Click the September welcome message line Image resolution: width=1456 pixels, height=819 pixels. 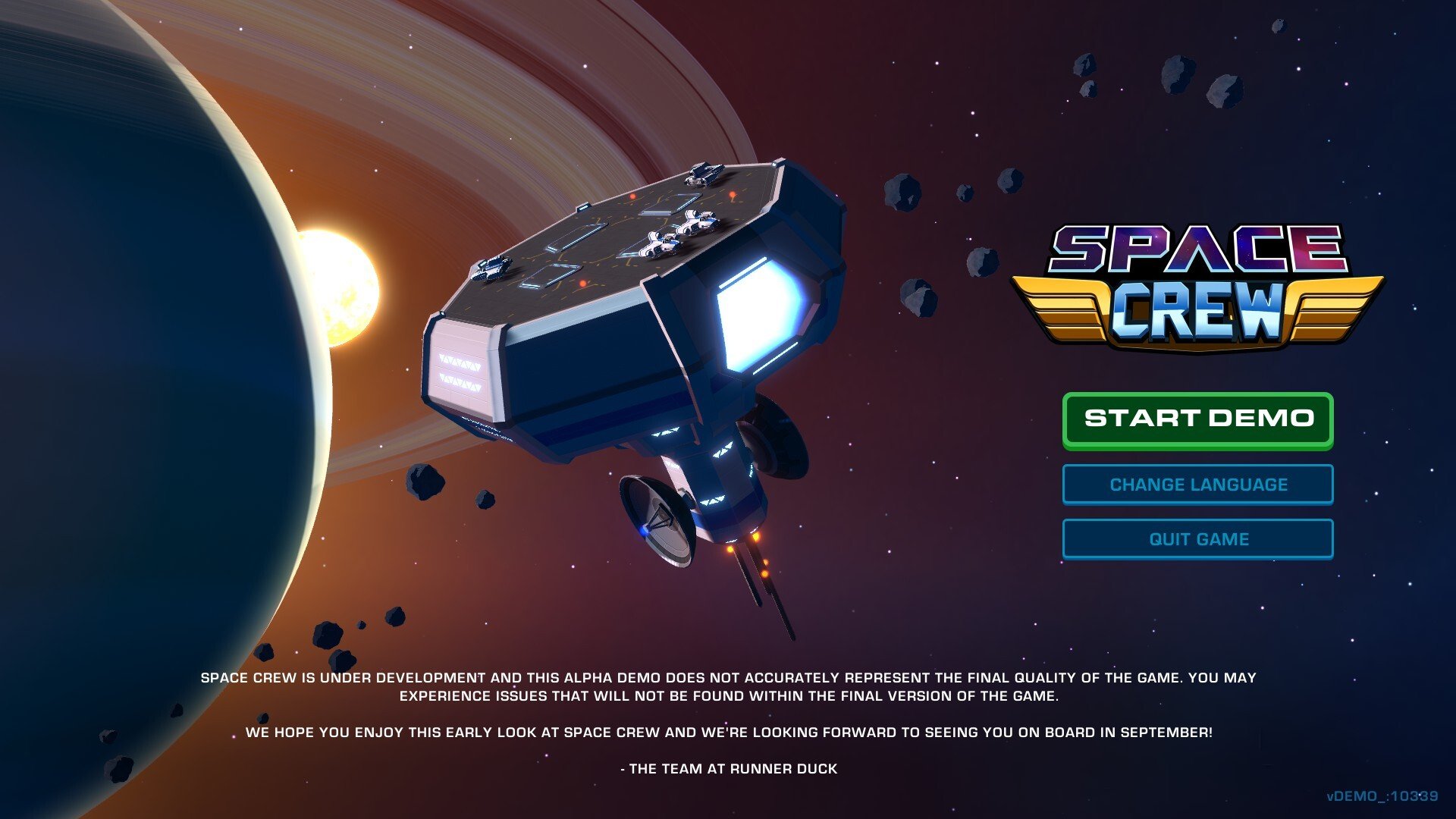click(730, 732)
